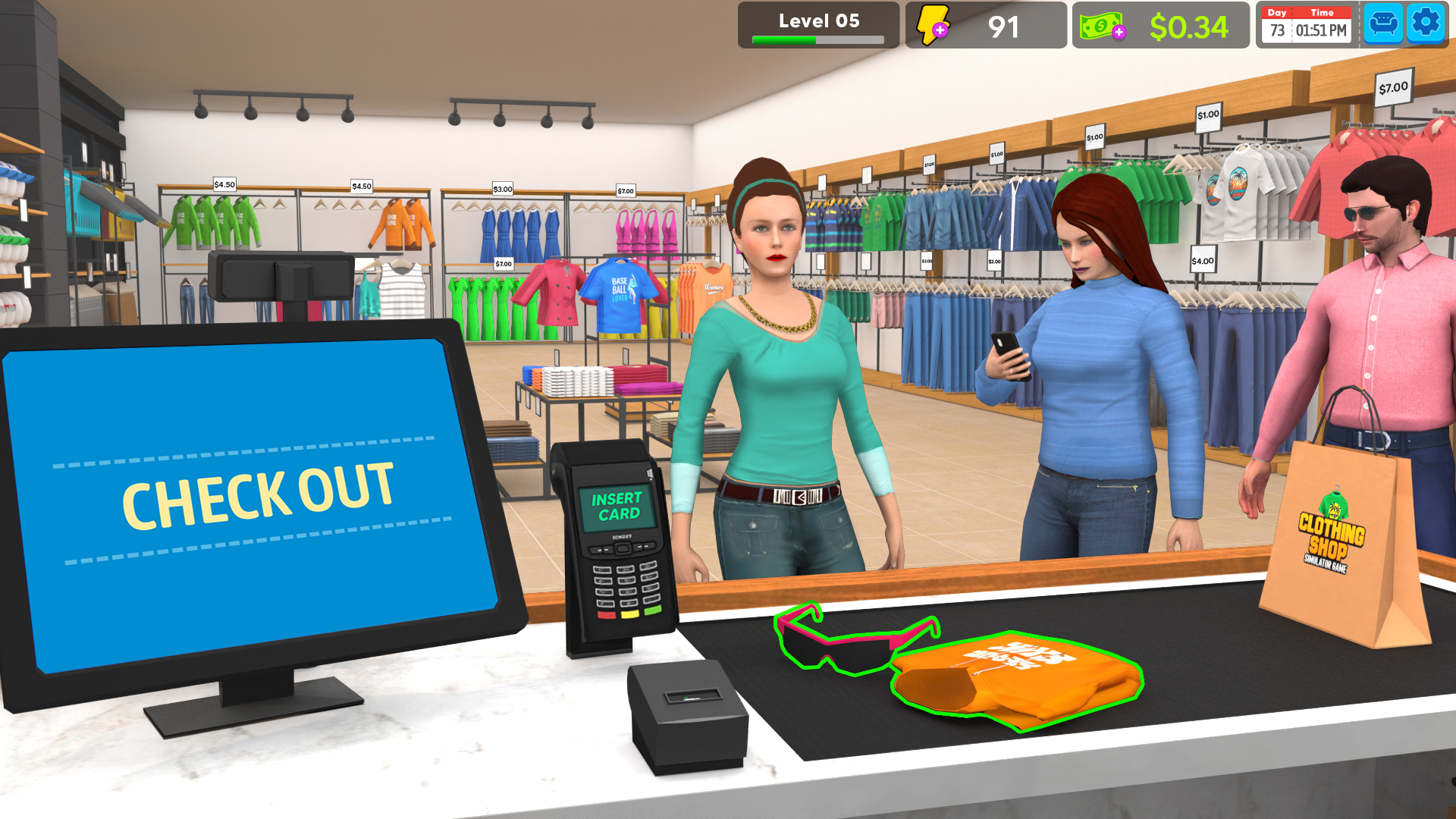1456x819 pixels.
Task: Click the green cash money icon
Action: click(x=1101, y=25)
